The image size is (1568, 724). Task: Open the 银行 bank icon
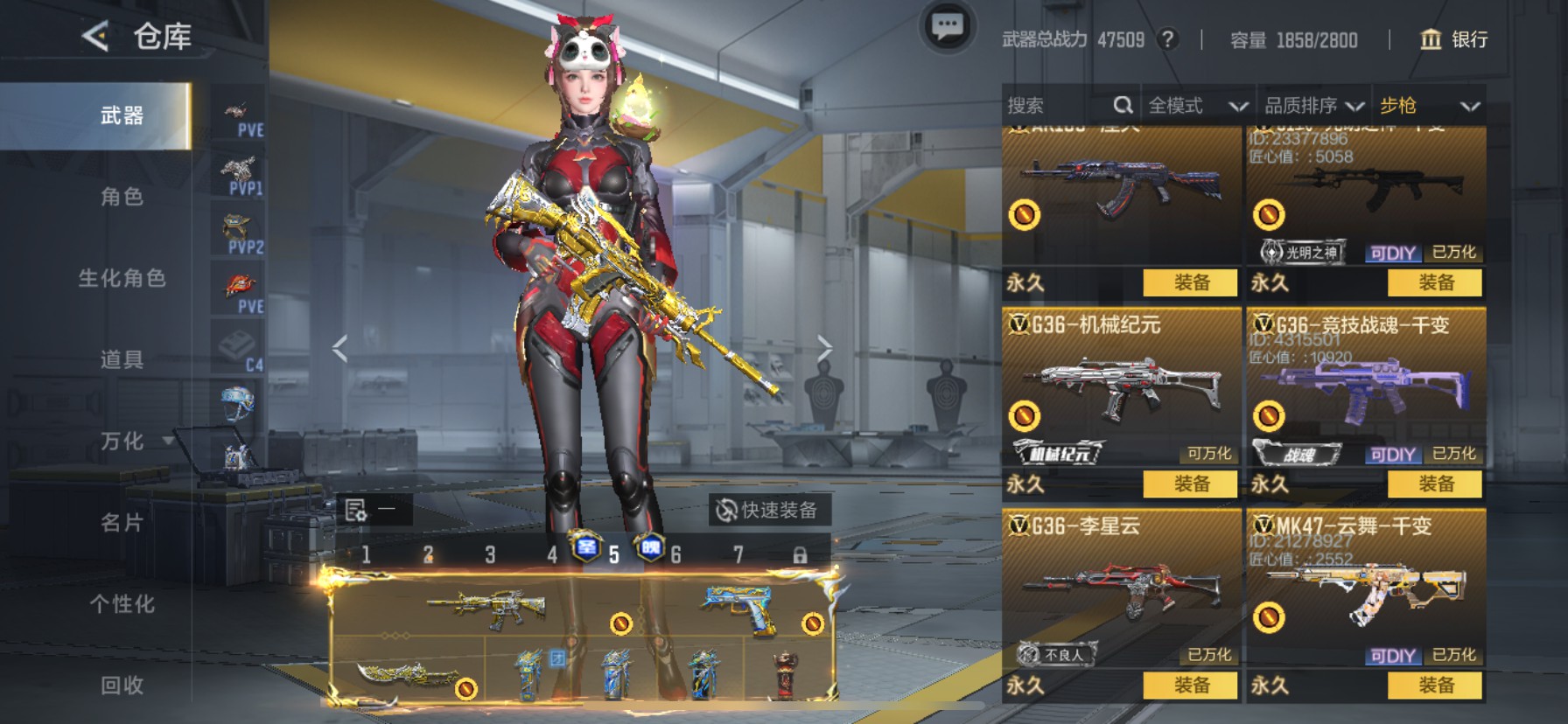pyautogui.click(x=1431, y=40)
